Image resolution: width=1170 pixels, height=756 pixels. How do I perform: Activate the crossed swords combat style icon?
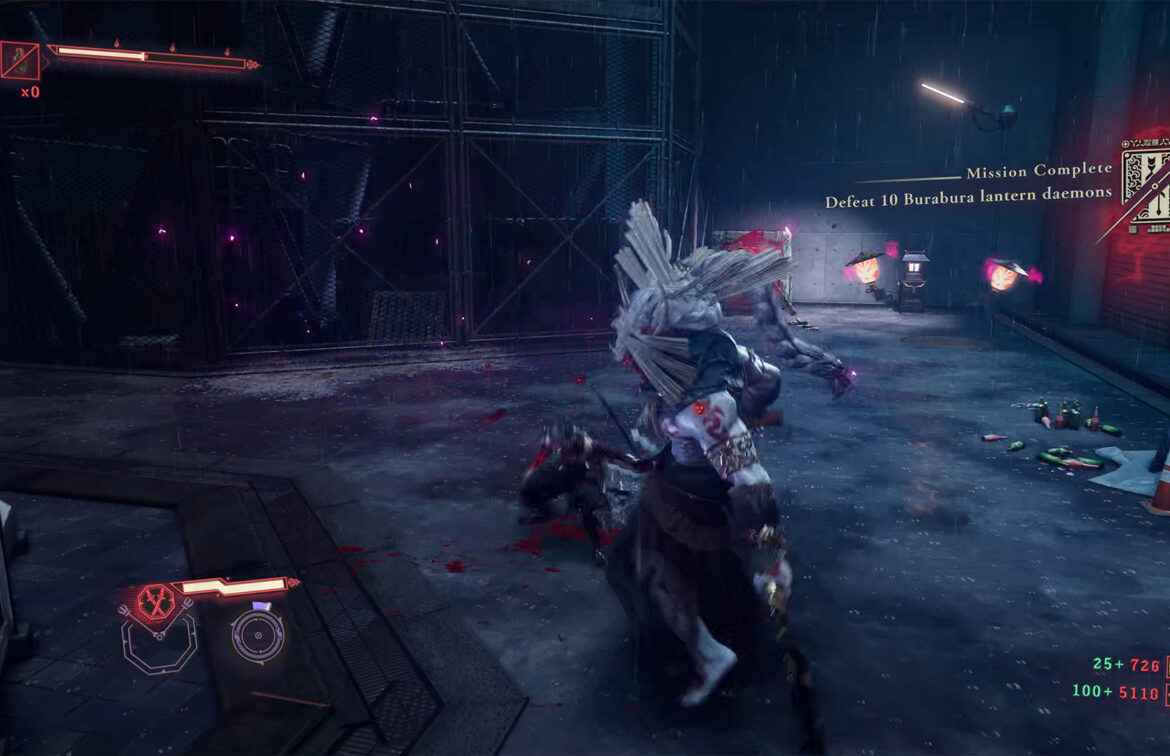click(155, 600)
